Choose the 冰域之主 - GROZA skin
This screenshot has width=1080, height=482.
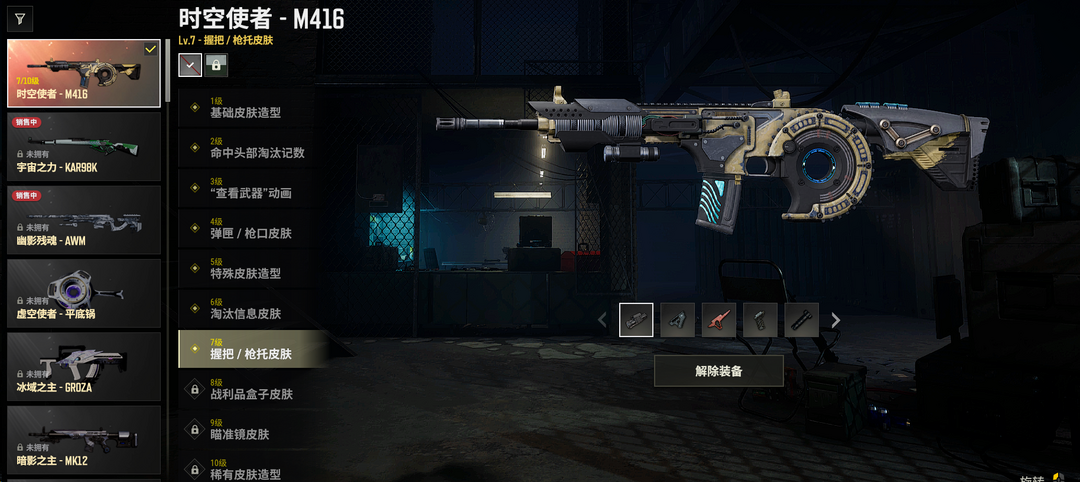(x=84, y=366)
